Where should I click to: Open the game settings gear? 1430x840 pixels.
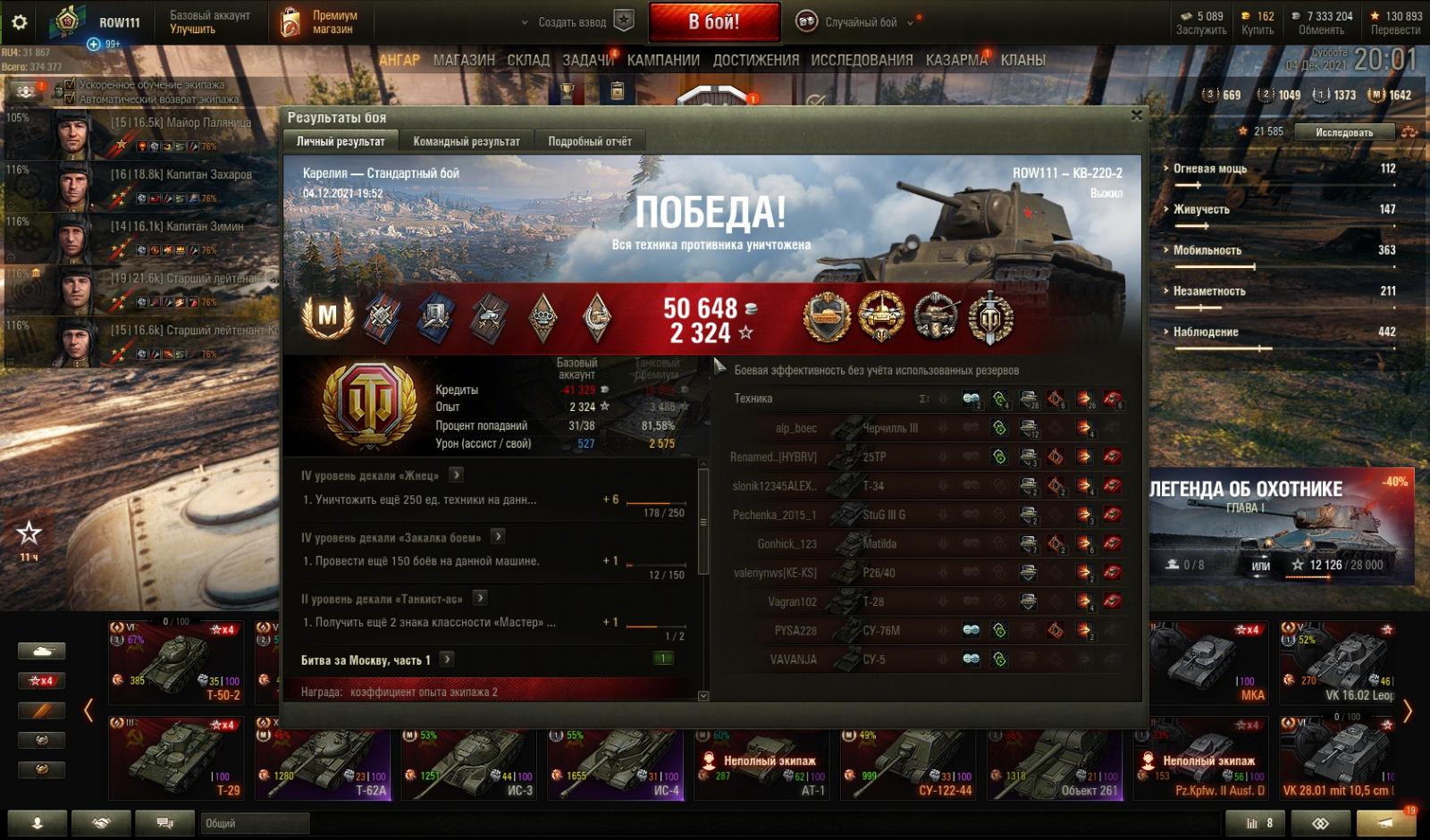point(19,22)
